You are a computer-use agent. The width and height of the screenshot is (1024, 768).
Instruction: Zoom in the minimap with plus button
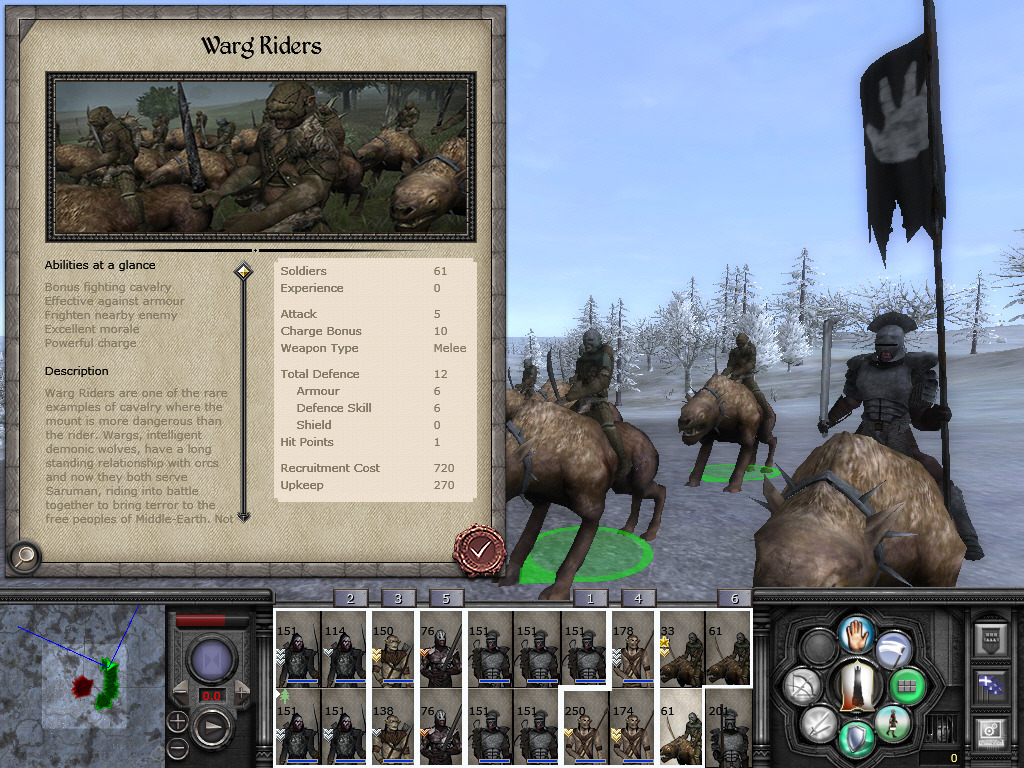click(x=178, y=721)
